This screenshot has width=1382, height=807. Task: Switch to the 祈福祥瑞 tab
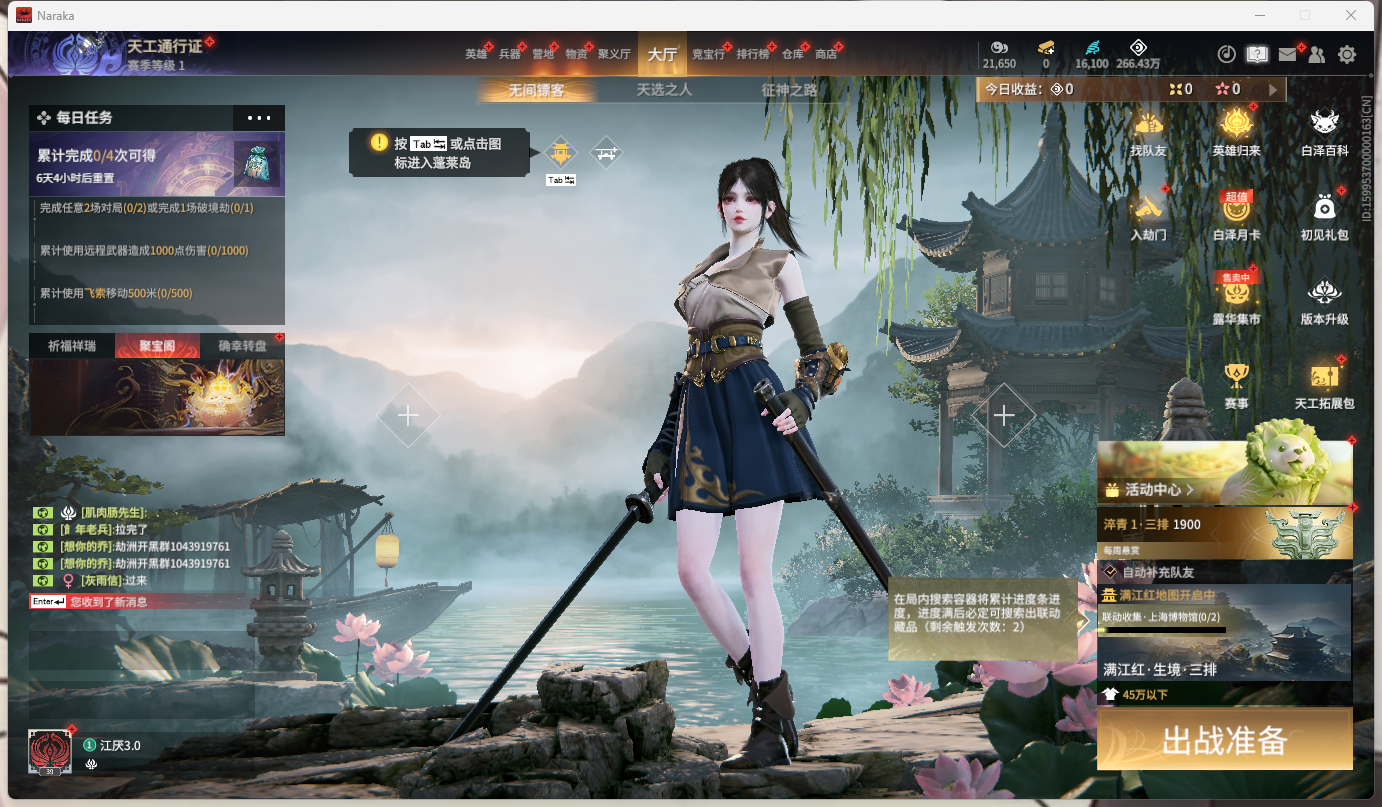pyautogui.click(x=72, y=346)
